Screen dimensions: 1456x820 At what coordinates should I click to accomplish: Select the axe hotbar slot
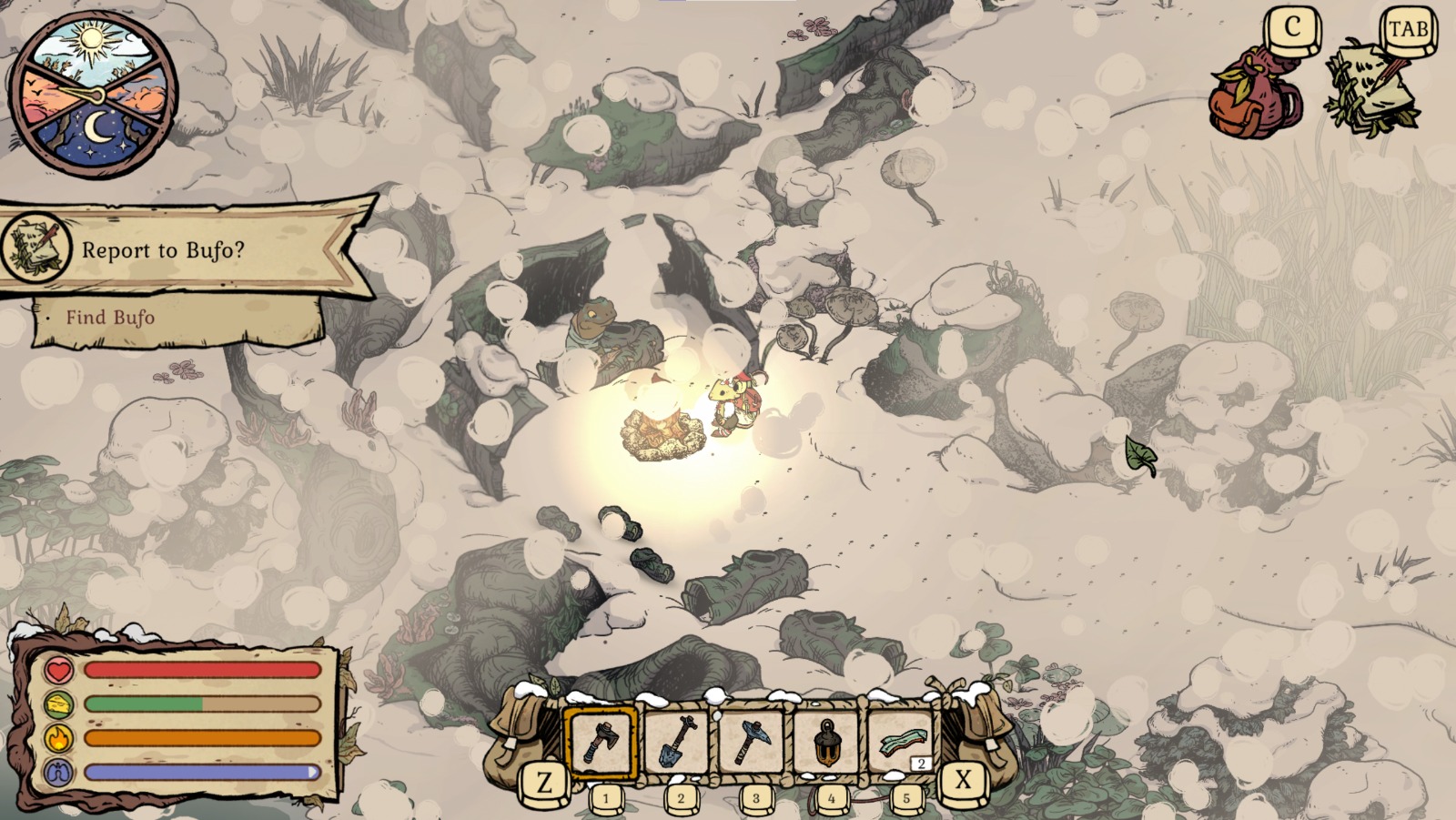[601, 743]
